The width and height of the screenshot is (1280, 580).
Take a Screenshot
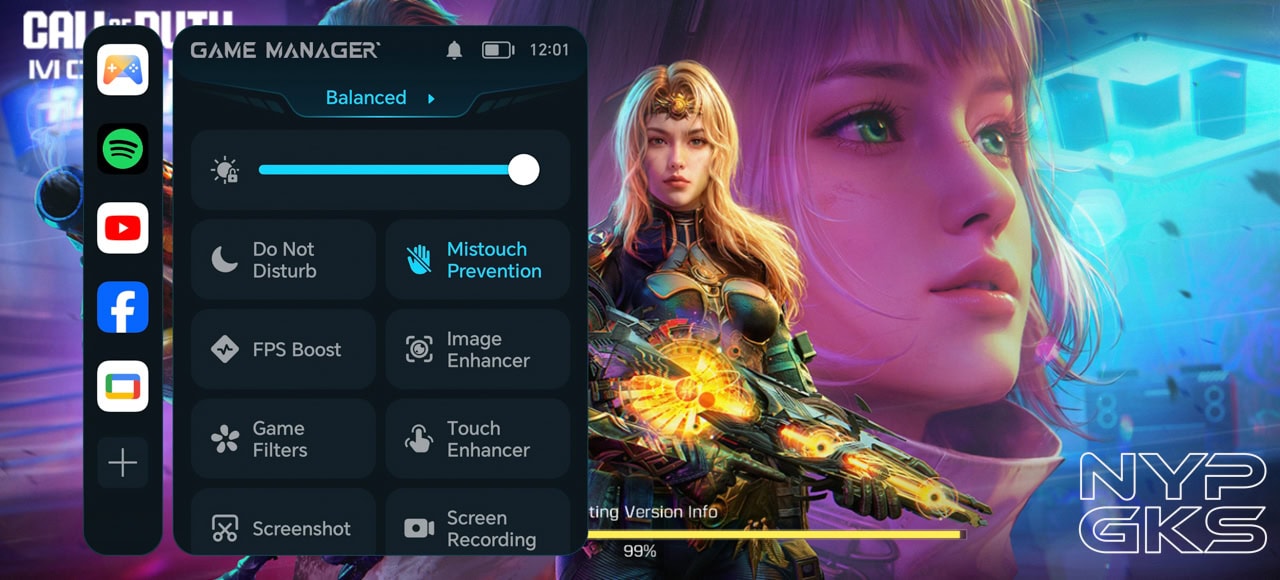pyautogui.click(x=283, y=527)
